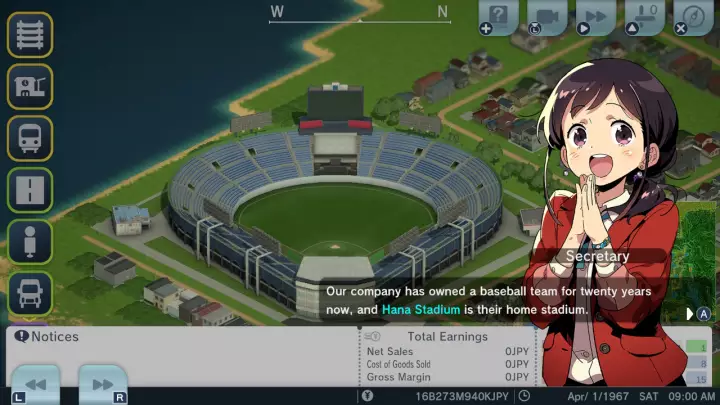The height and width of the screenshot is (405, 720).
Task: Select the bus and truck vehicle icon
Action: [30, 294]
